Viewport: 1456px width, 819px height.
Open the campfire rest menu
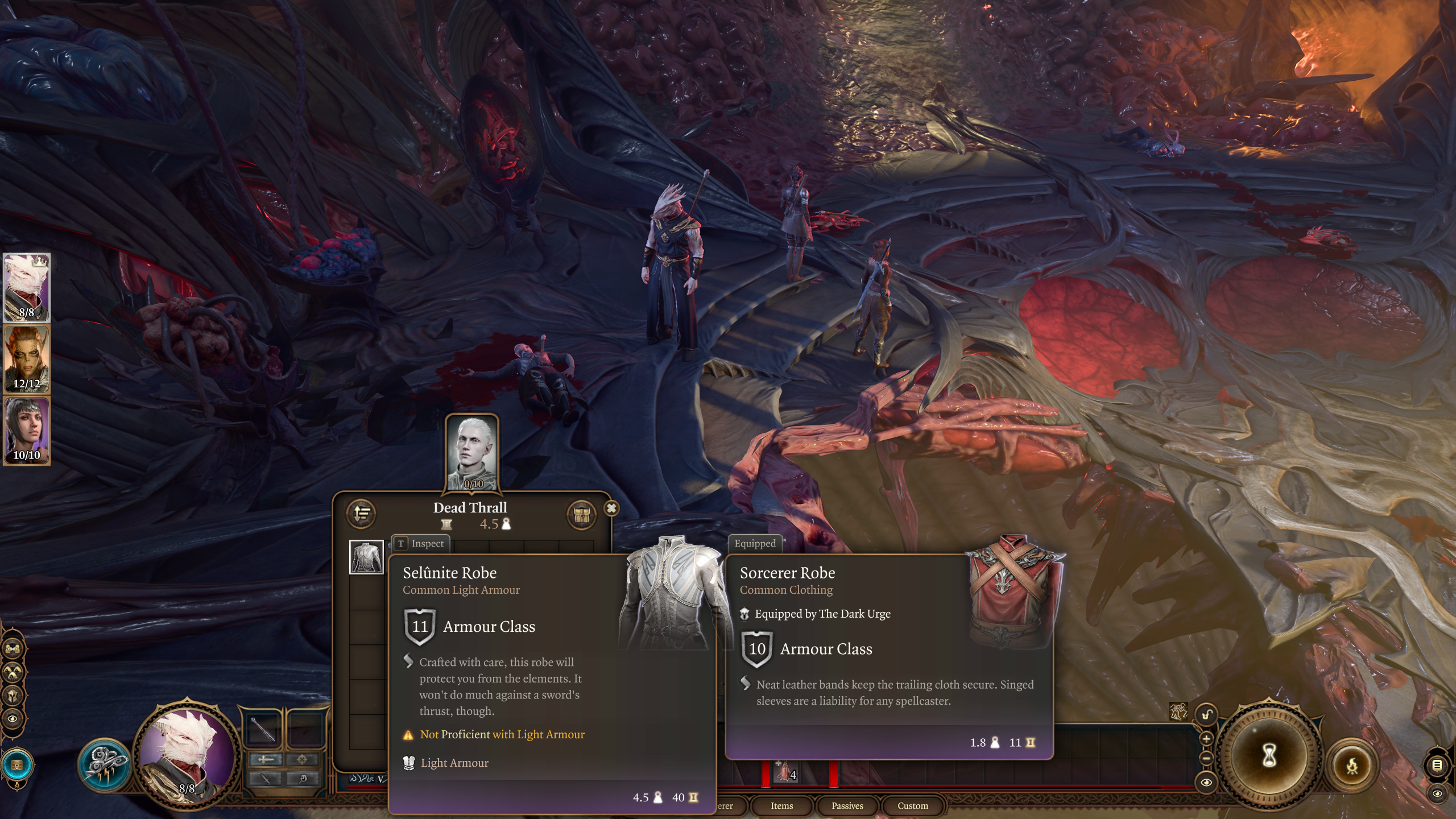(x=1352, y=766)
